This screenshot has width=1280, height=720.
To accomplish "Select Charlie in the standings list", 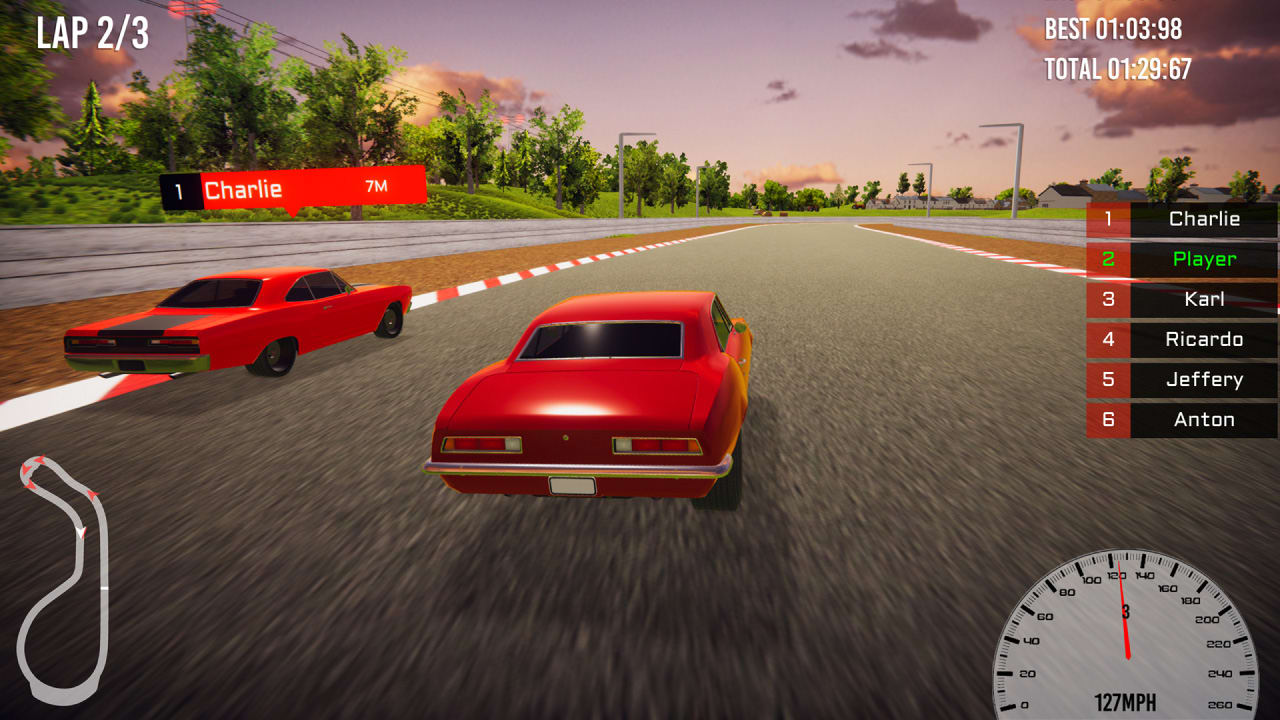I will (1204, 219).
